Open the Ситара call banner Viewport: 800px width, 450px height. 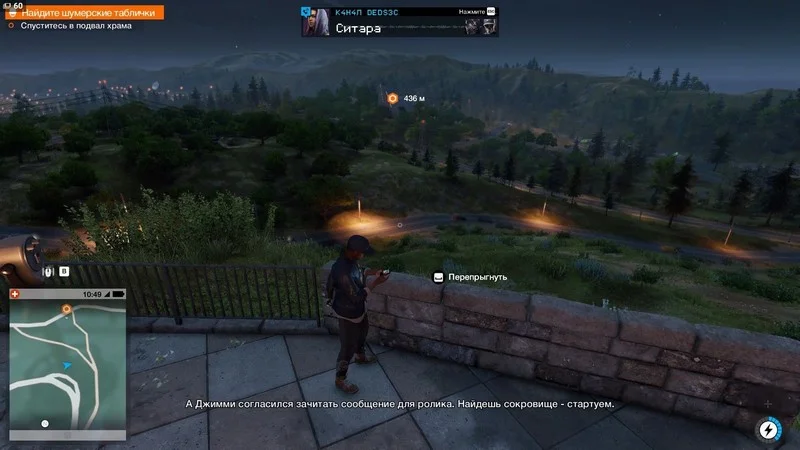coord(400,21)
